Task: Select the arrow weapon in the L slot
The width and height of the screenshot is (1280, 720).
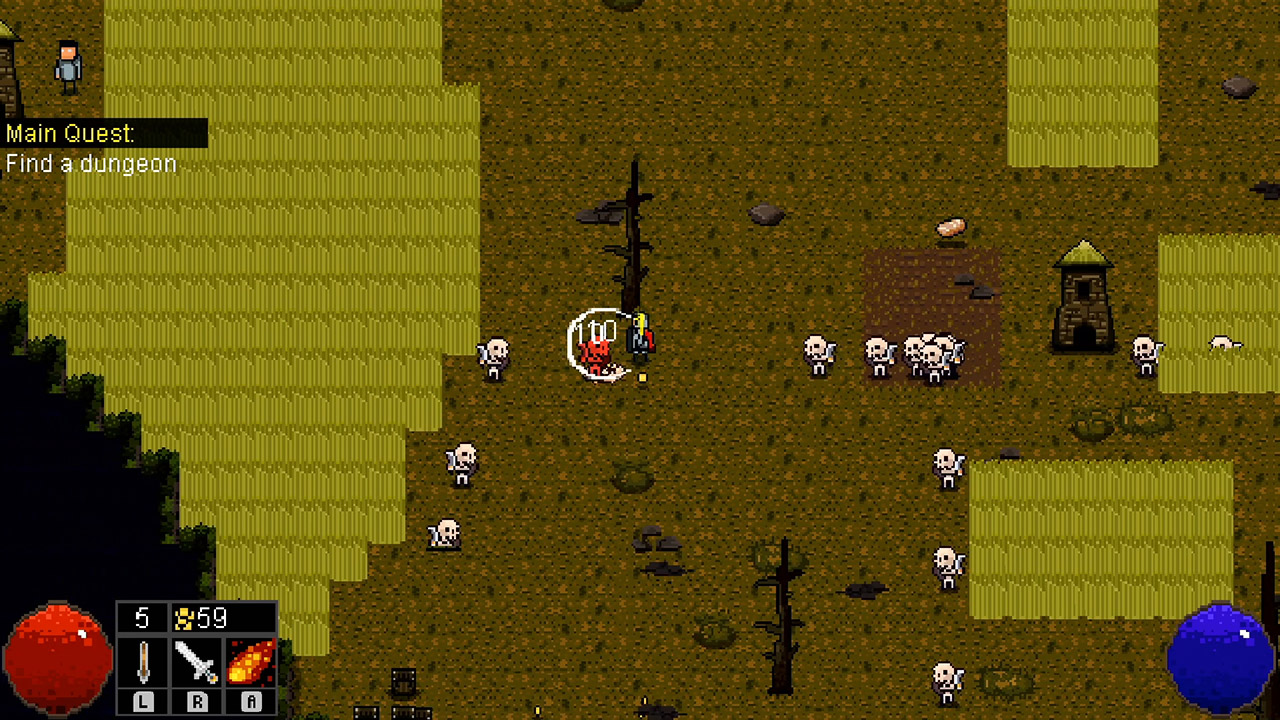Action: tap(143, 660)
